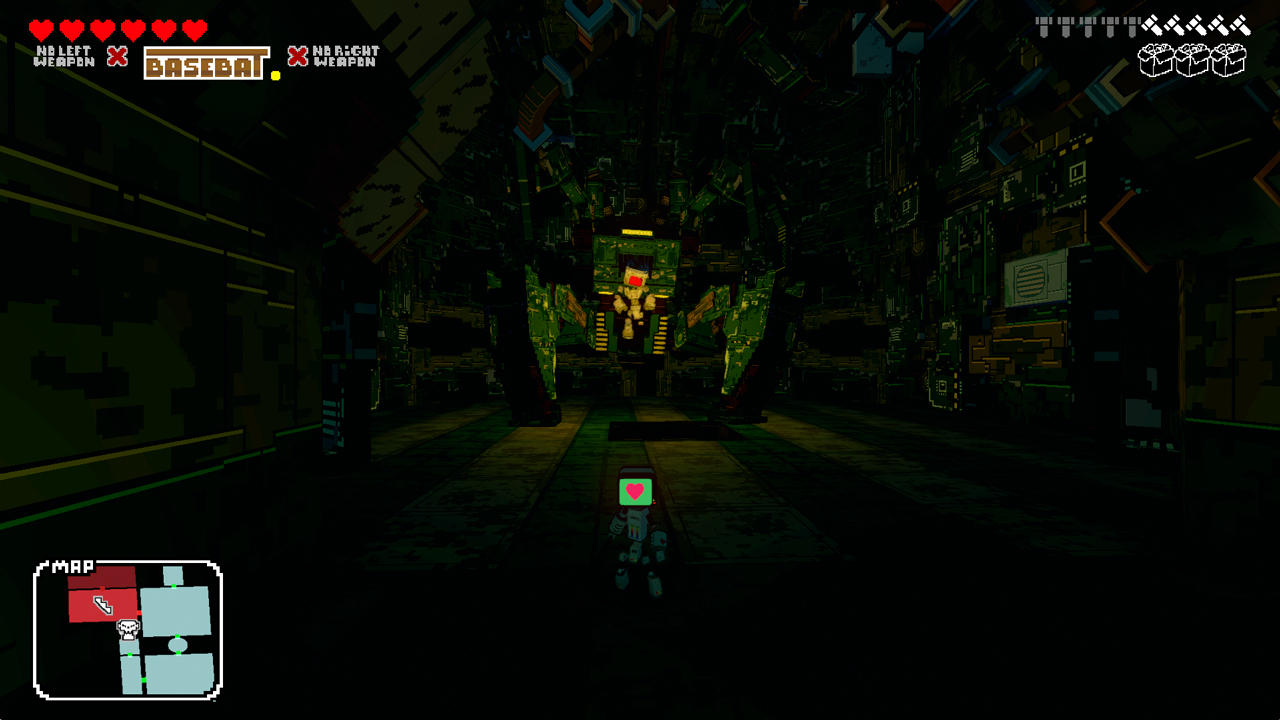Click the green connector left of the small teal room

[130, 653]
